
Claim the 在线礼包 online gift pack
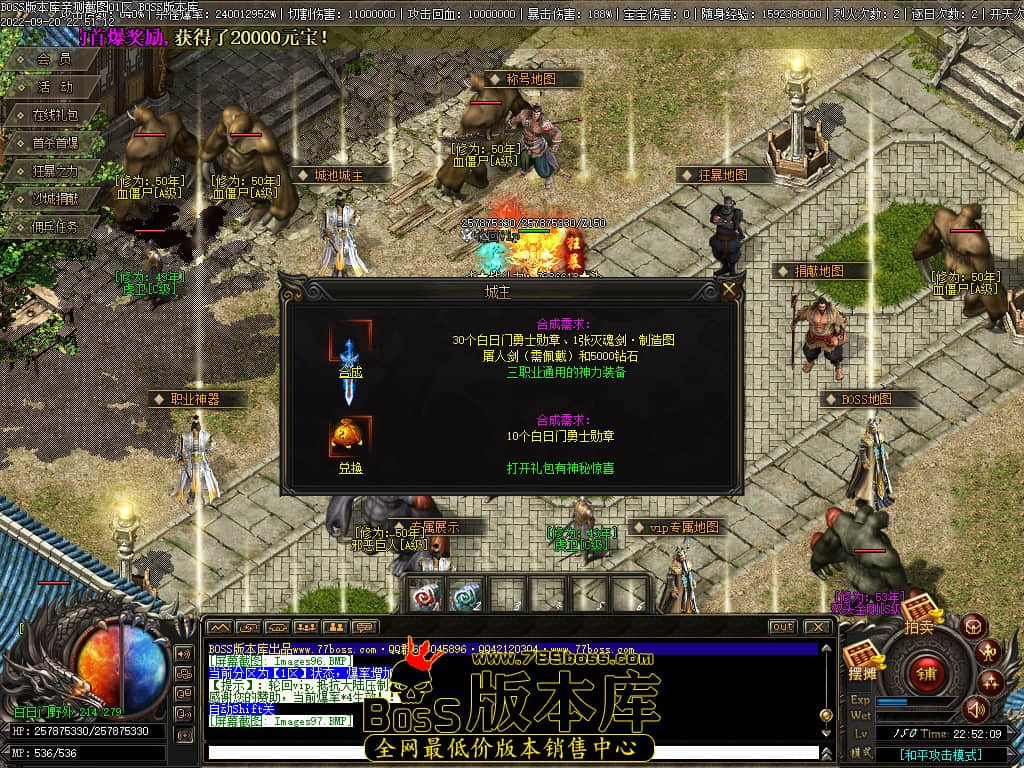[x=54, y=115]
